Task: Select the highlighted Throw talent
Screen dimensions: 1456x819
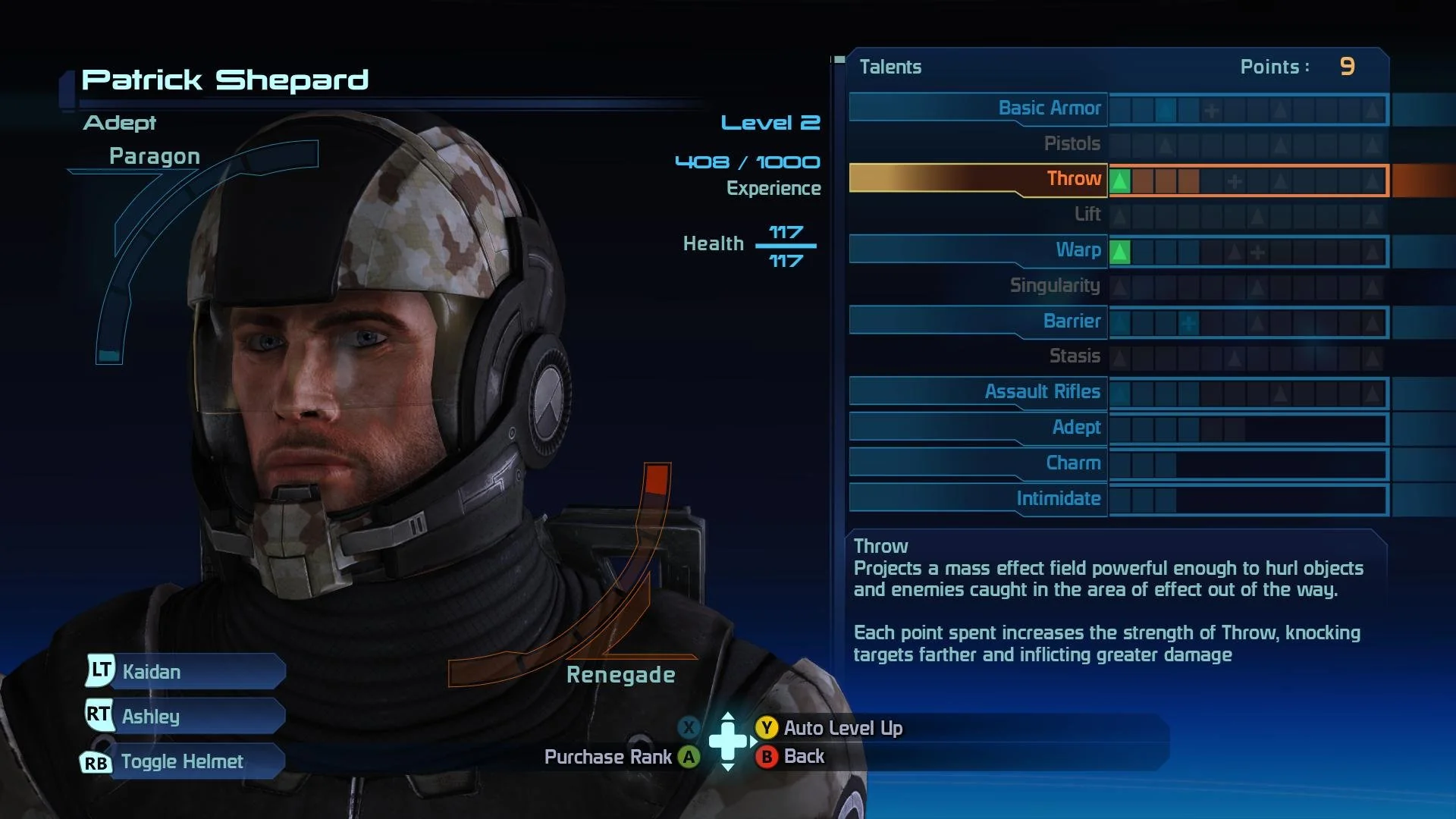Action: click(1073, 179)
